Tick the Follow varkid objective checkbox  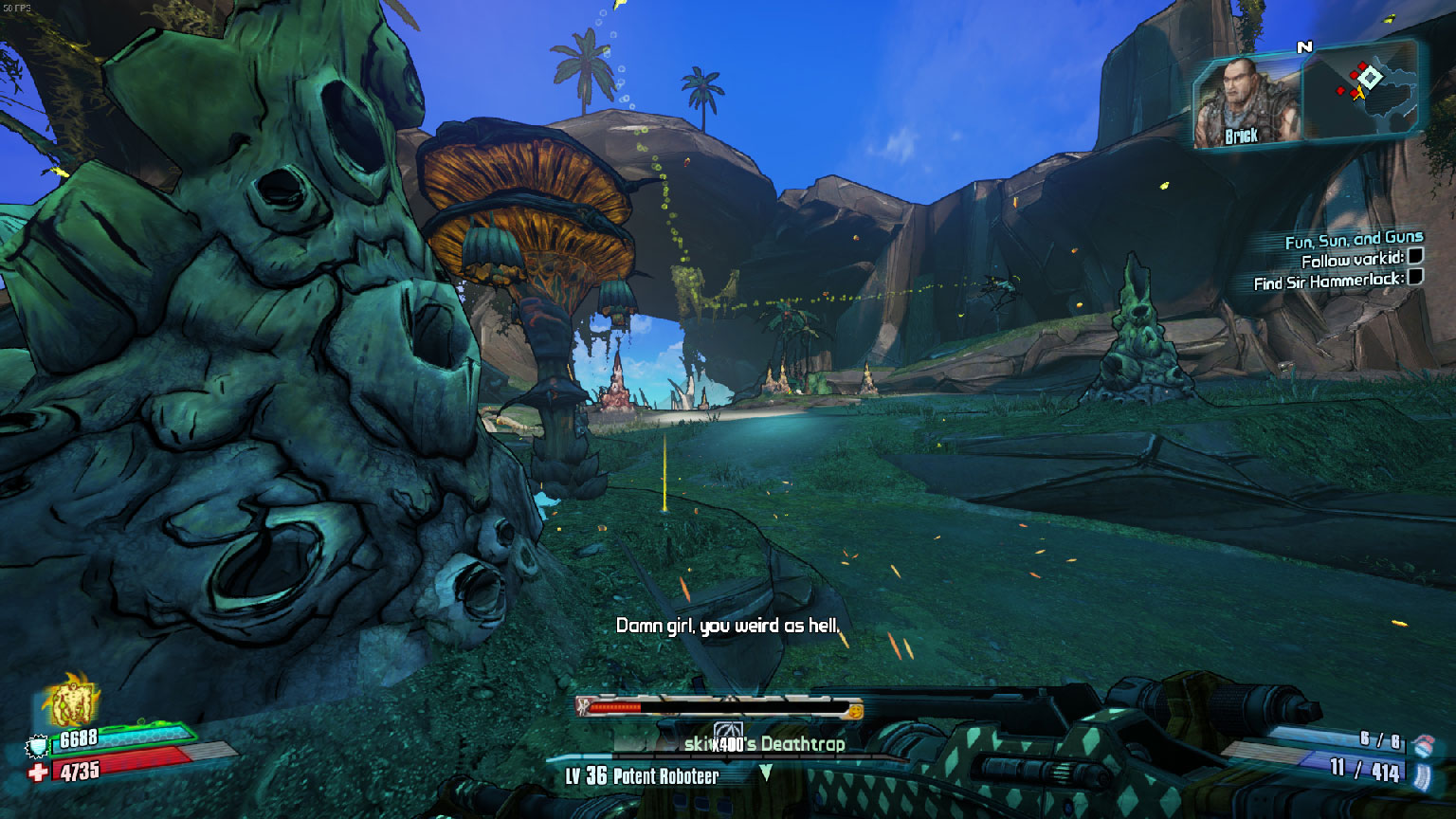click(1414, 256)
